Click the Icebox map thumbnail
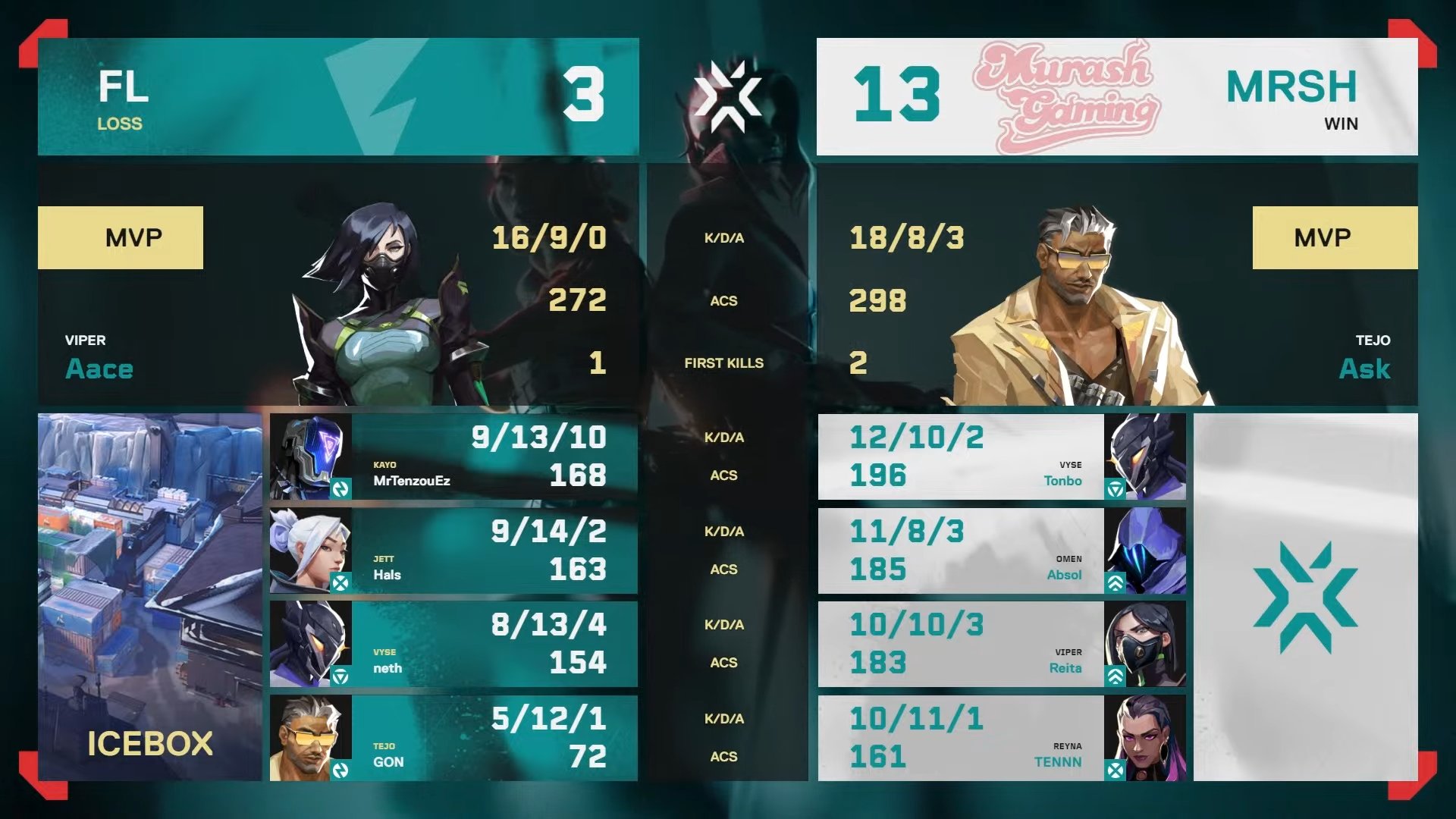The height and width of the screenshot is (819, 1456). (x=149, y=597)
